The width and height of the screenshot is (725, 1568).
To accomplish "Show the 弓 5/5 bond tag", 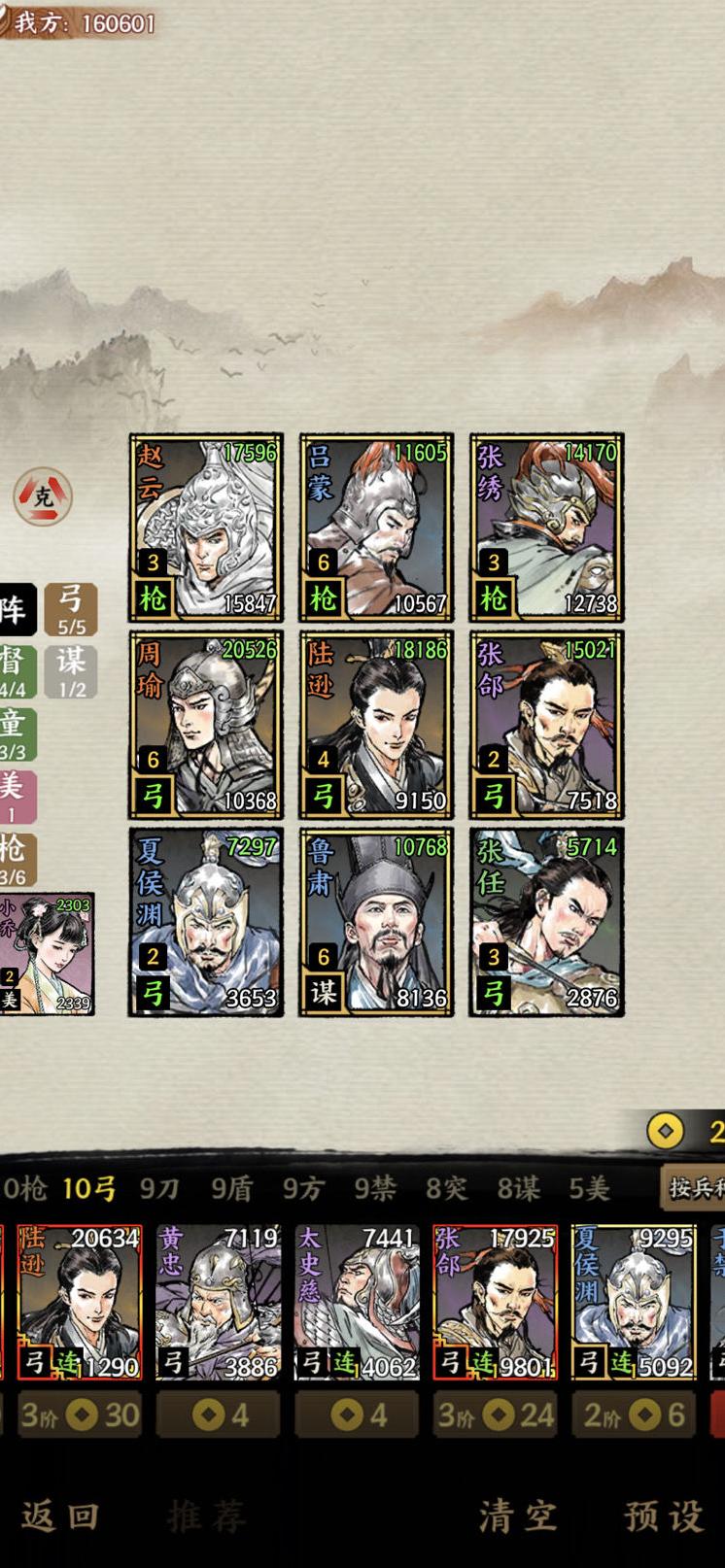I will 71,609.
